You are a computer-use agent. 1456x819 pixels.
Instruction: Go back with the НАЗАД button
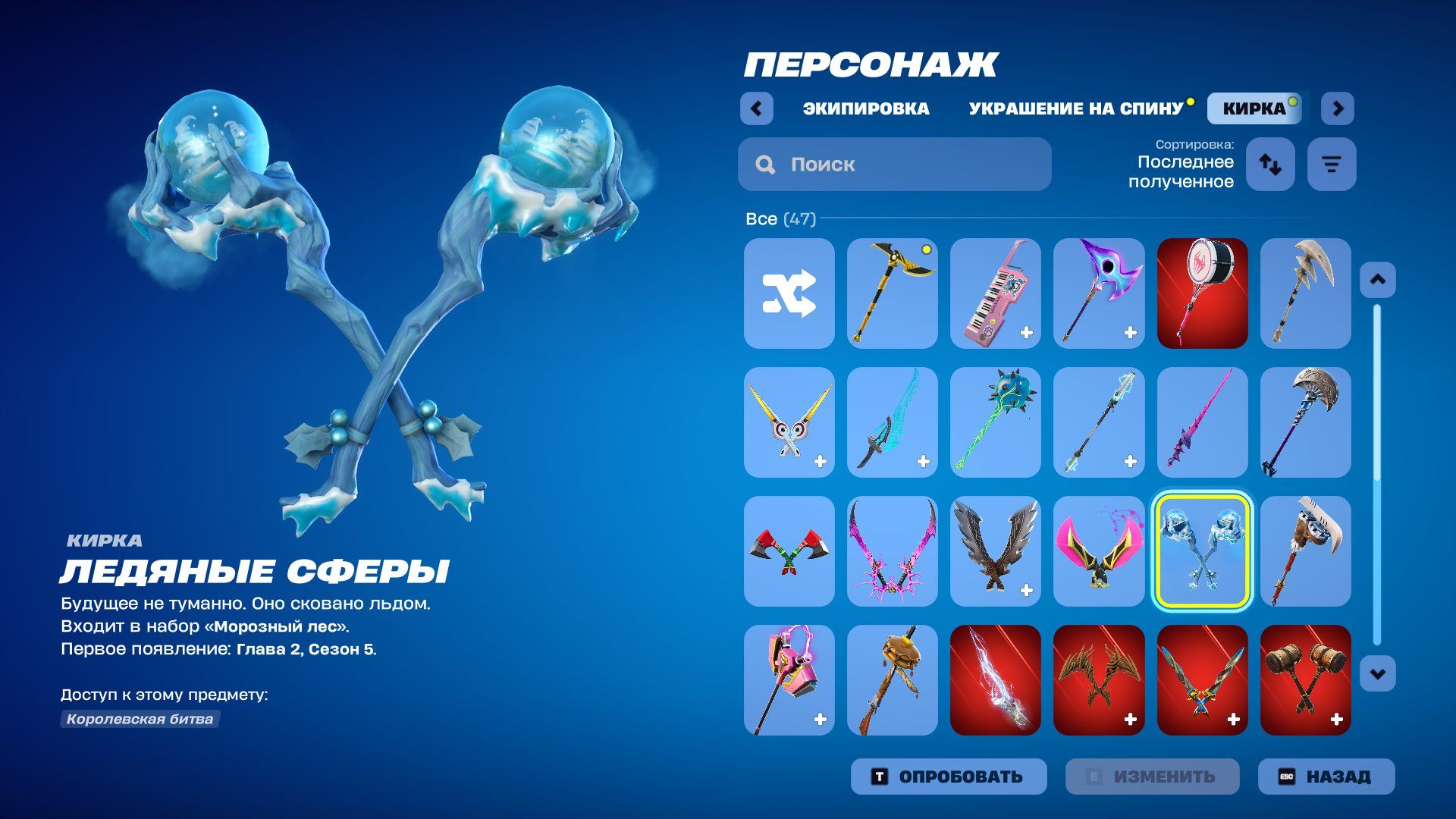point(1326,777)
